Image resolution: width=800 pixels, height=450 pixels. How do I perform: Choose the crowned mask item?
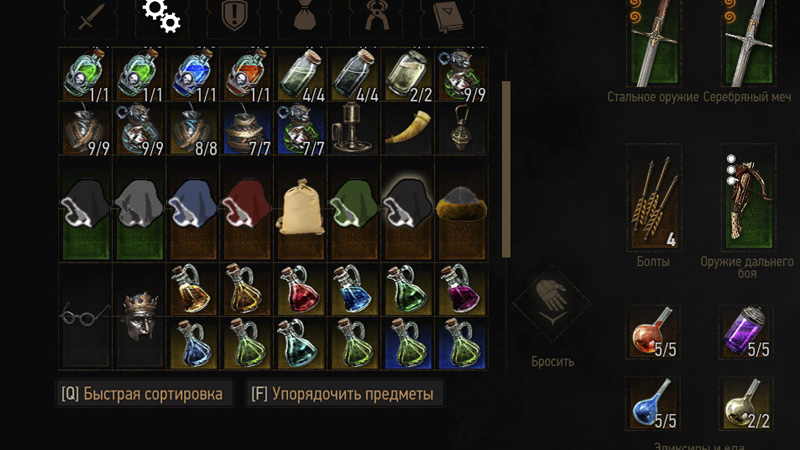coord(139,316)
